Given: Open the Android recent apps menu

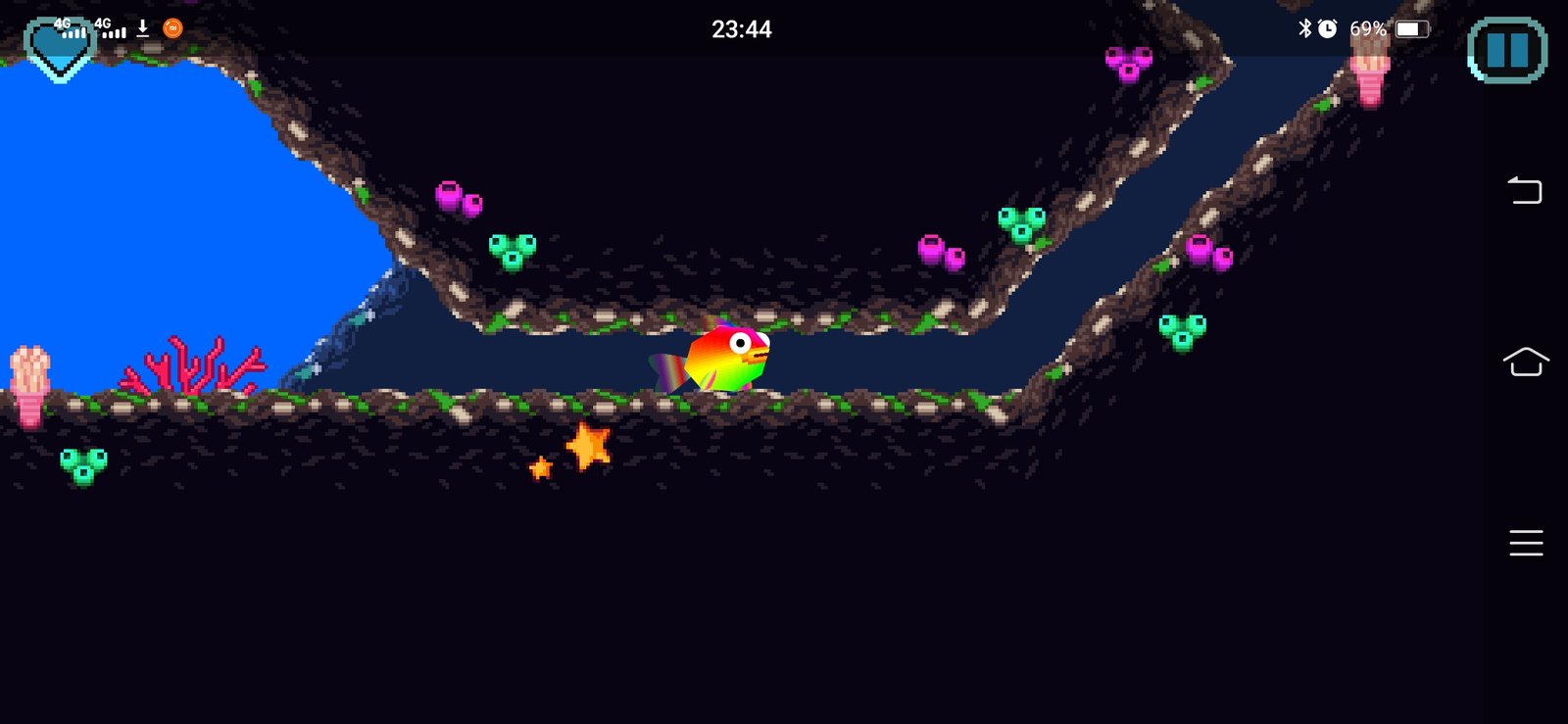Looking at the screenshot, I should click(x=1525, y=542).
